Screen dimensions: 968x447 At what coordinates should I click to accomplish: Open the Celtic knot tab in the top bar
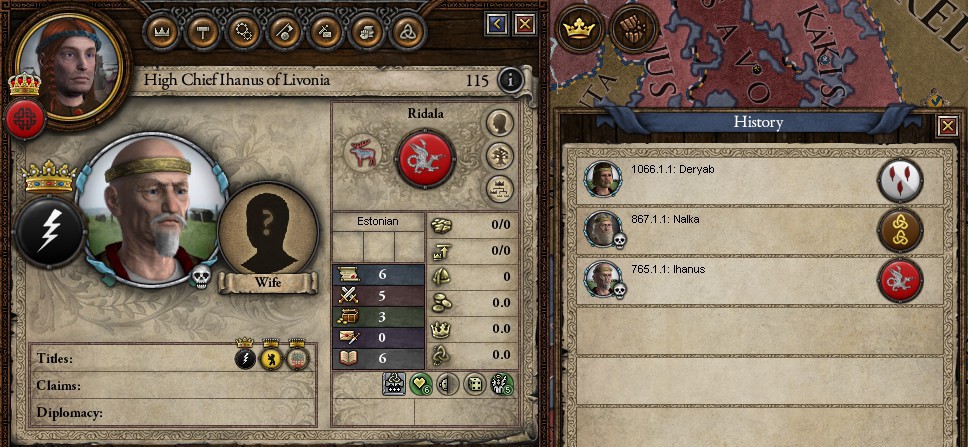pyautogui.click(x=403, y=30)
